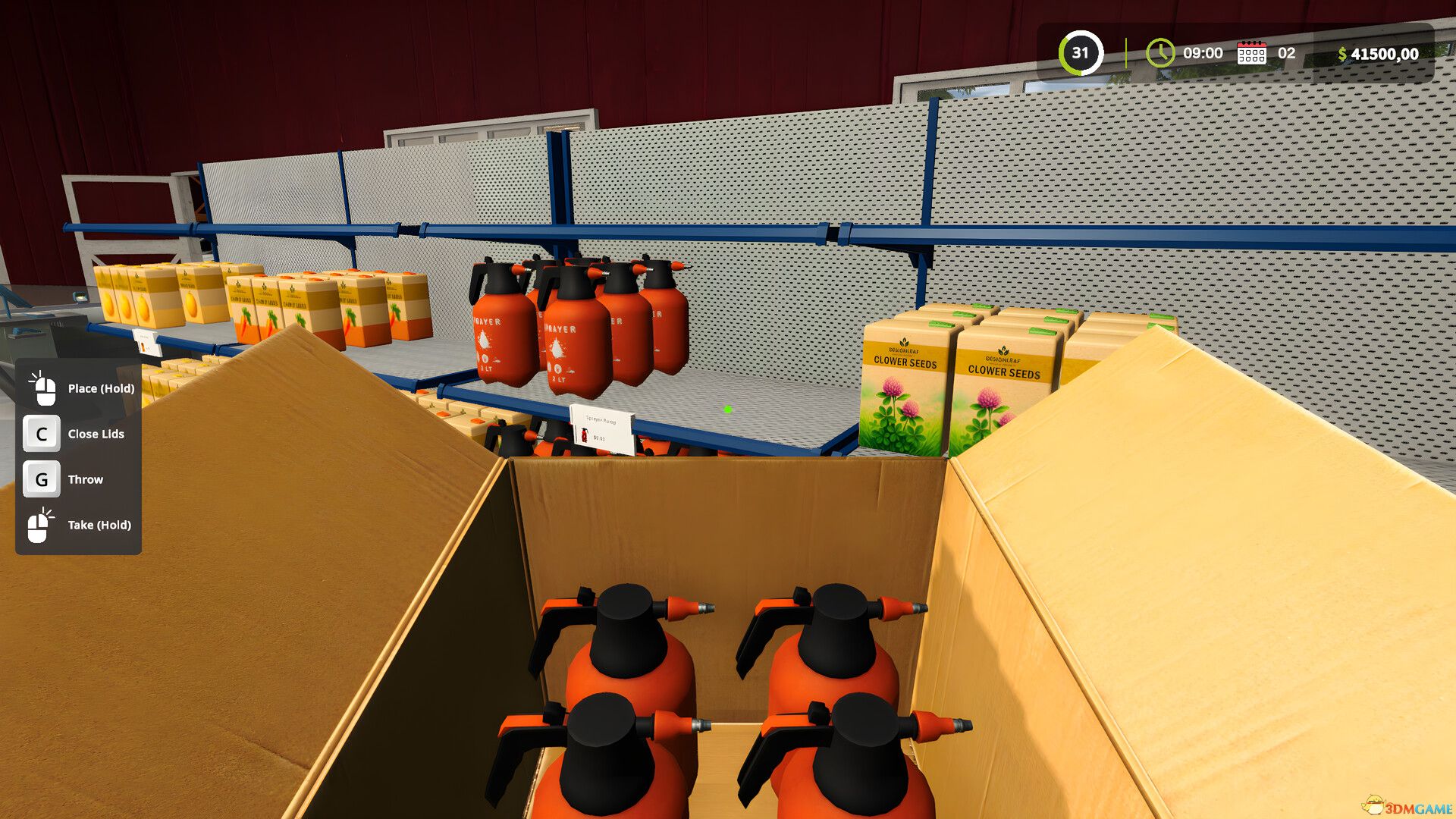Click the right mouse icon next to Take (Hold)
The image size is (1456, 819).
42,524
